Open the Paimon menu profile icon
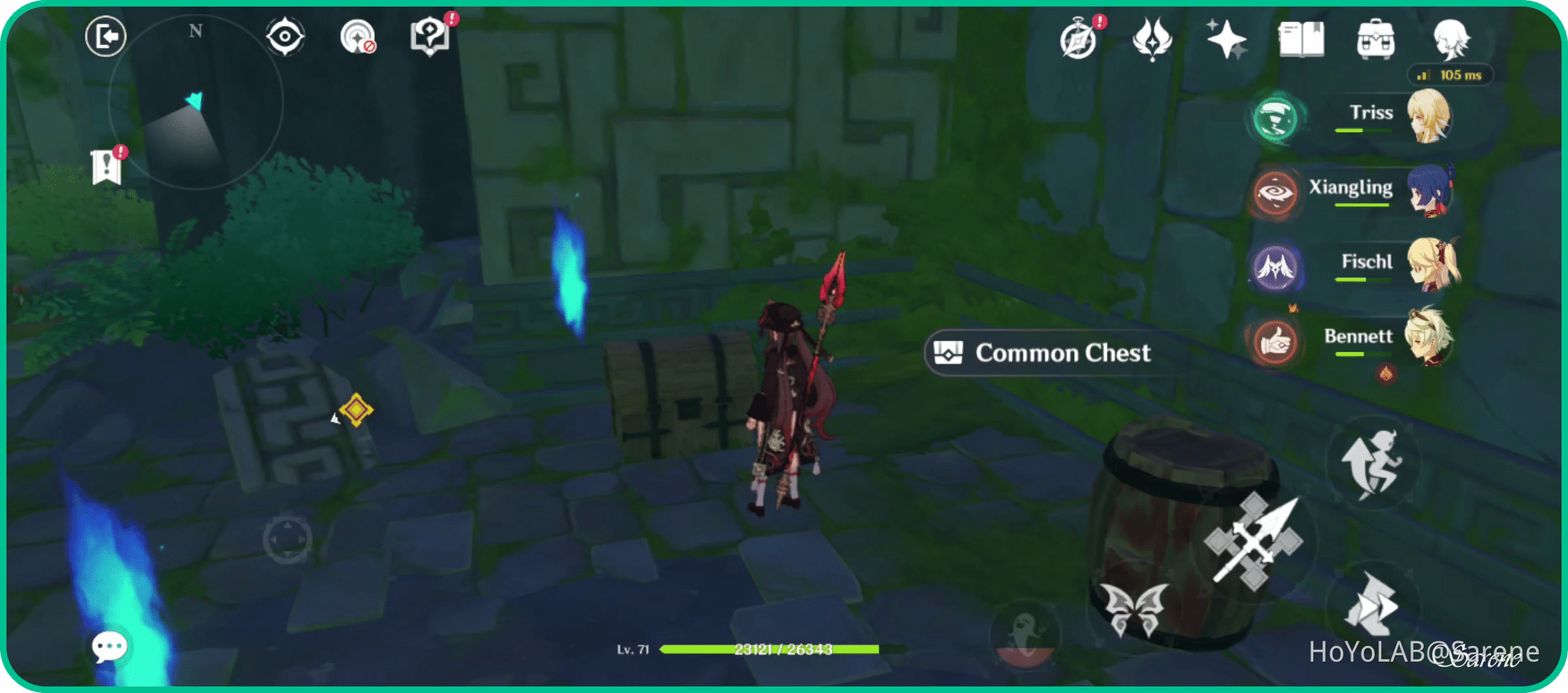The height and width of the screenshot is (693, 1568). point(1452,40)
